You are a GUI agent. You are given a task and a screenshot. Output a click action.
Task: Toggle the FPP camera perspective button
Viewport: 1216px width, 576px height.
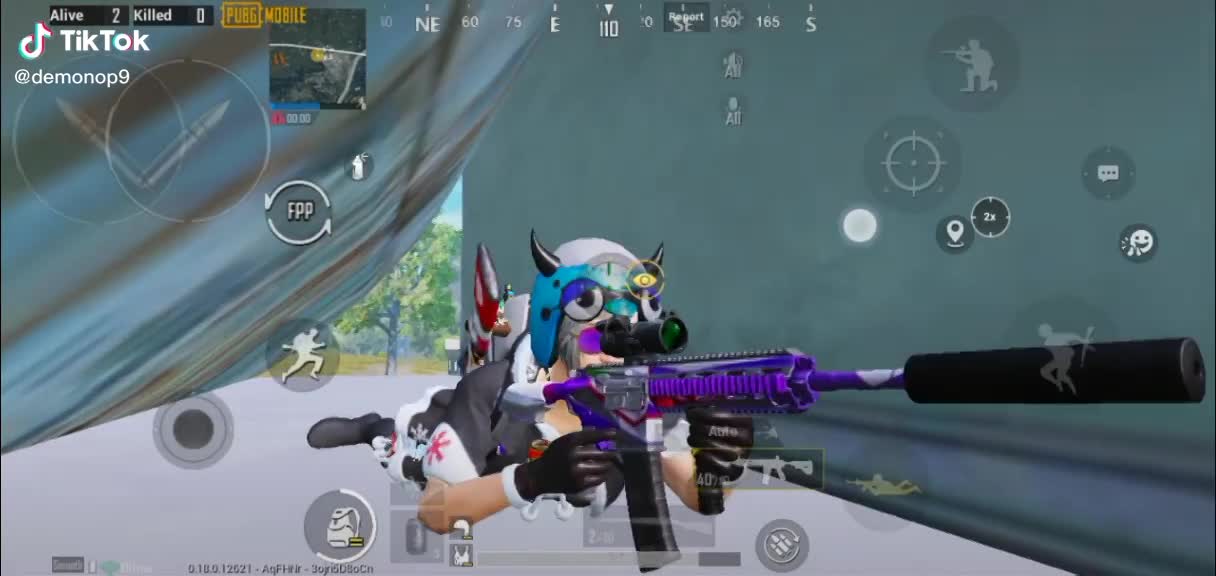[x=298, y=211]
